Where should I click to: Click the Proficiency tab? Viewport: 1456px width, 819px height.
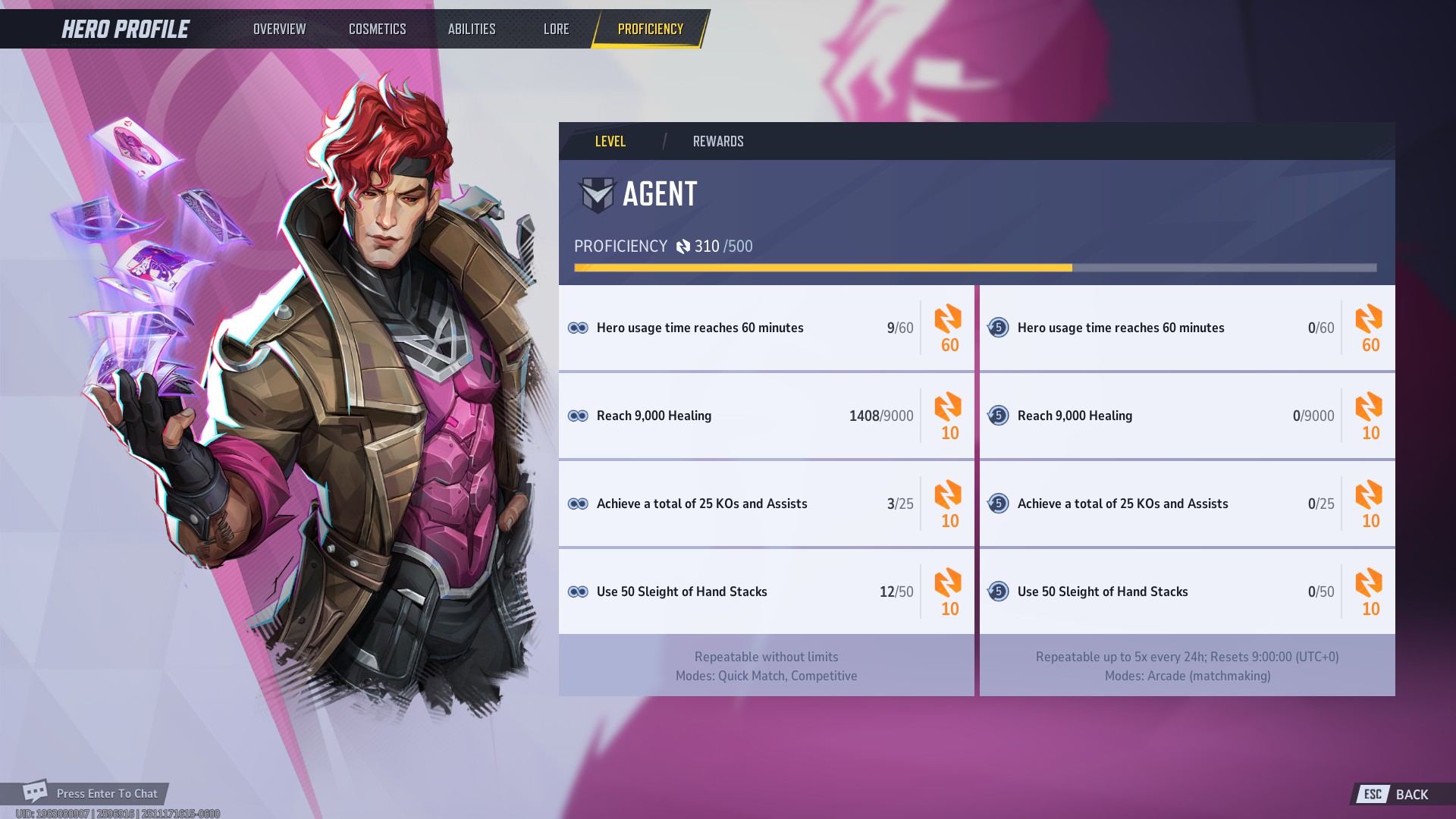[x=650, y=29]
